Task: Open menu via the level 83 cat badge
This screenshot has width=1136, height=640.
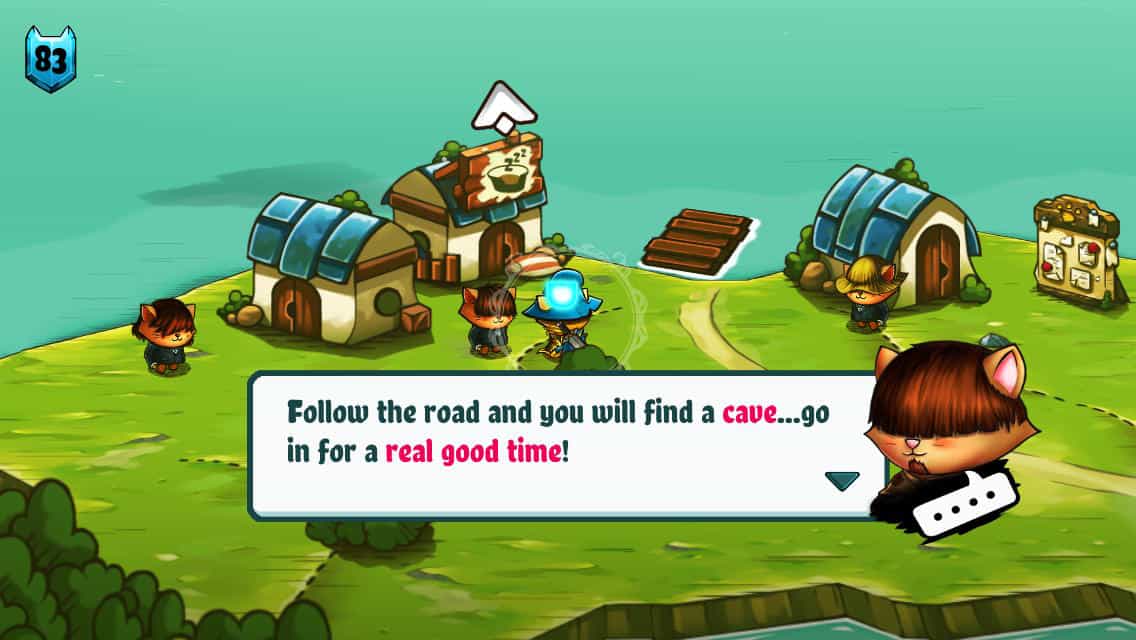Action: (x=50, y=59)
